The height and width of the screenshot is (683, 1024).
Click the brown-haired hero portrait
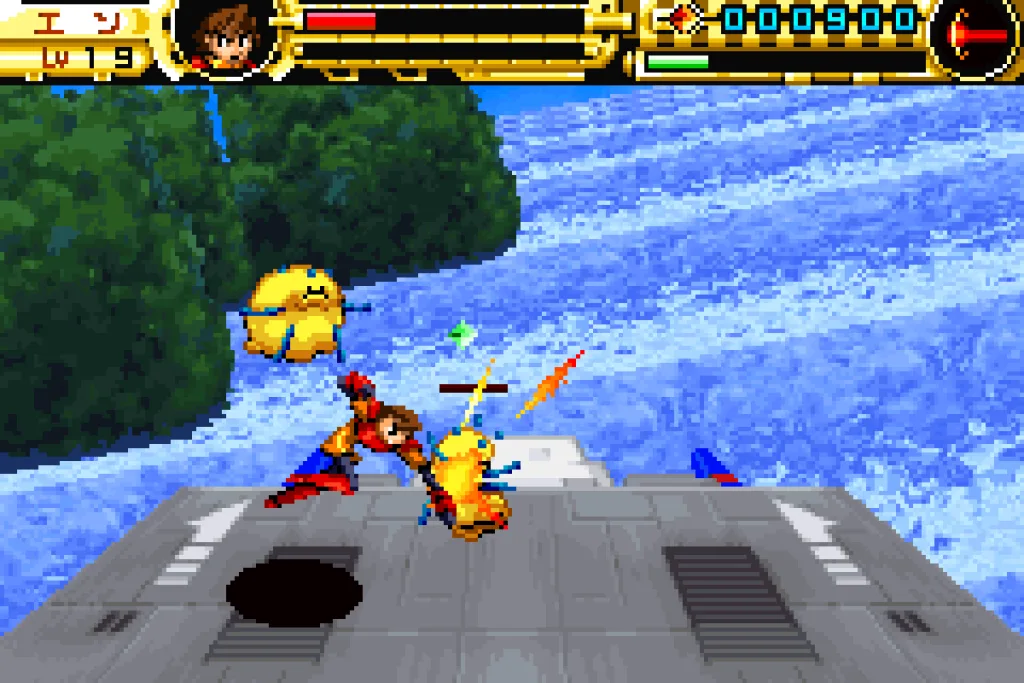226,37
